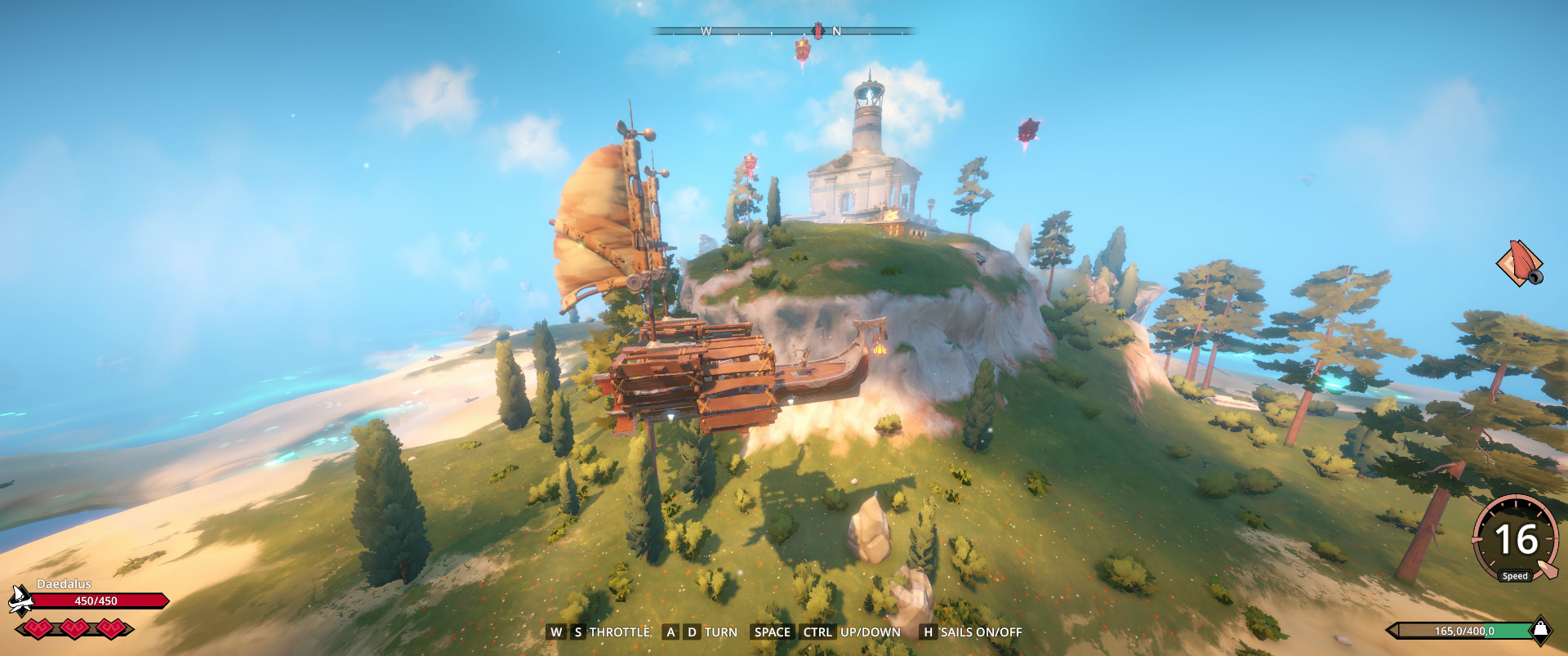Viewport: 1568px width, 656px height.
Task: Select the Daedalus ship emblem icon
Action: tap(20, 600)
